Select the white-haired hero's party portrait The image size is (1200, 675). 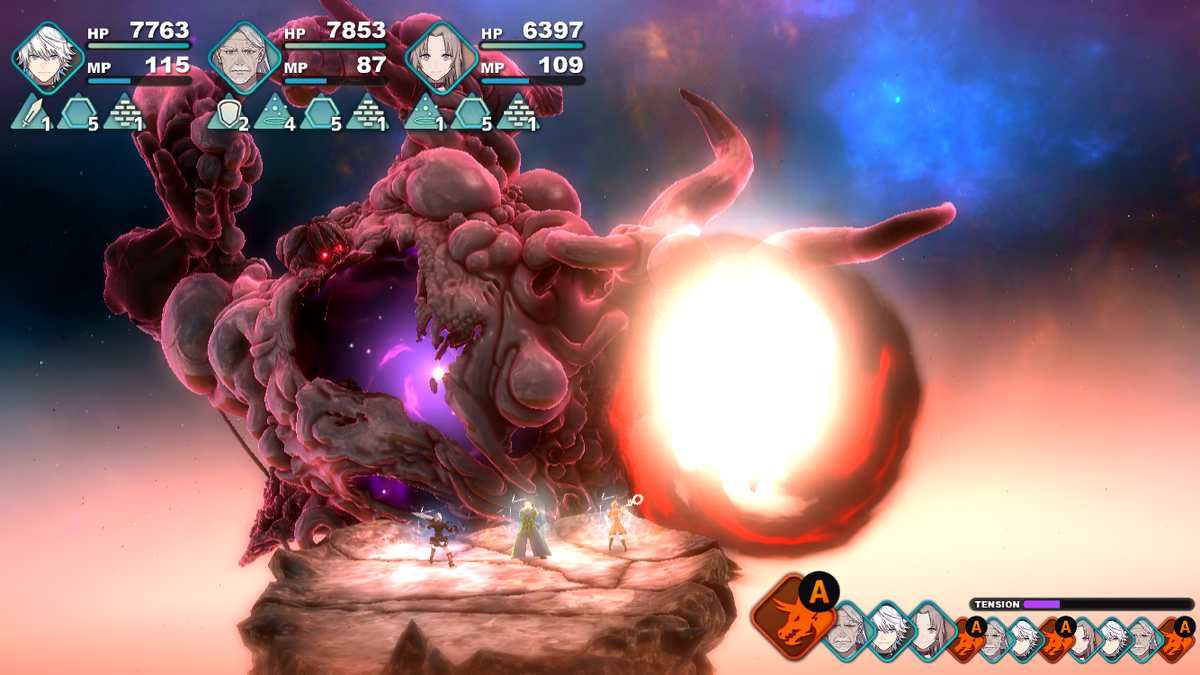(x=47, y=57)
